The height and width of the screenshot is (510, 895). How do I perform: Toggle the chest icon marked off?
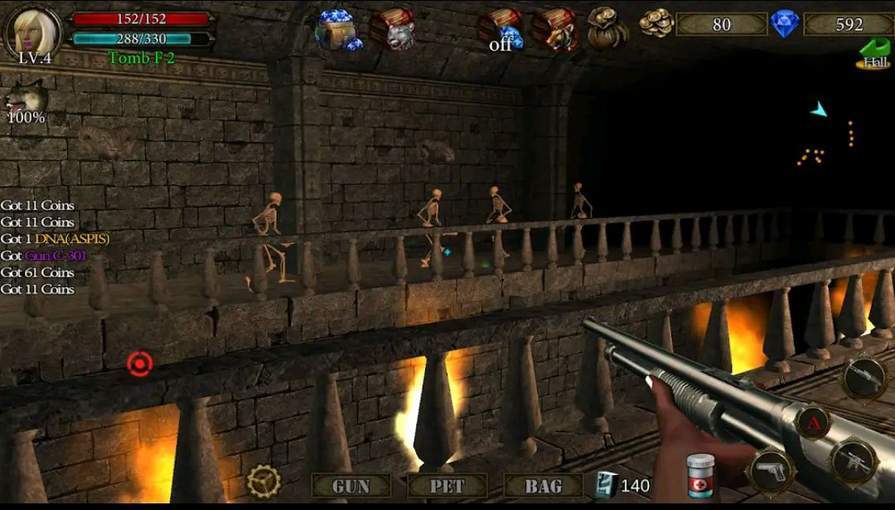click(x=500, y=29)
